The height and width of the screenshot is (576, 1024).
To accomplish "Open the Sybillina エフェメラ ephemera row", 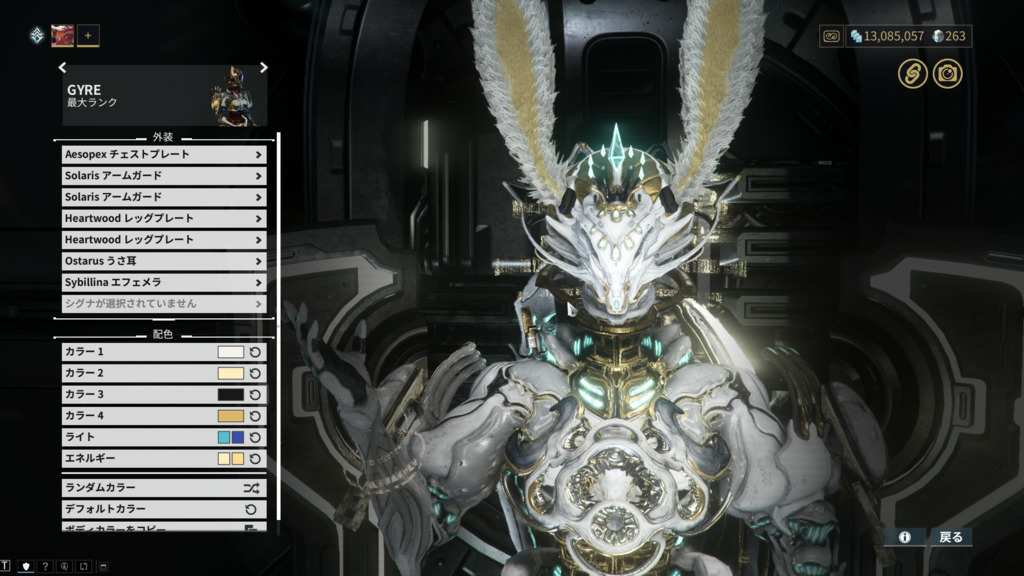I will click(x=163, y=282).
